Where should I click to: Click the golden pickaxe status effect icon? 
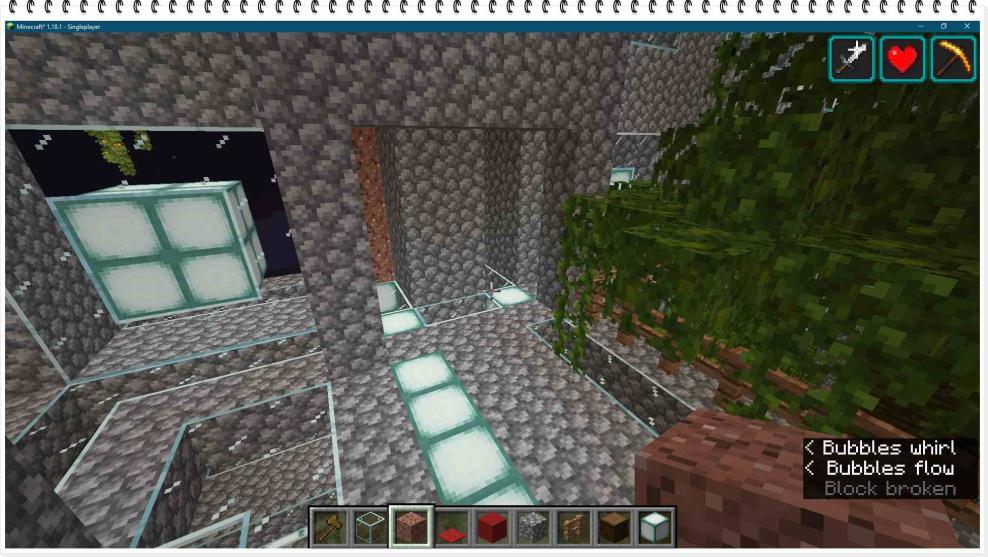point(953,59)
